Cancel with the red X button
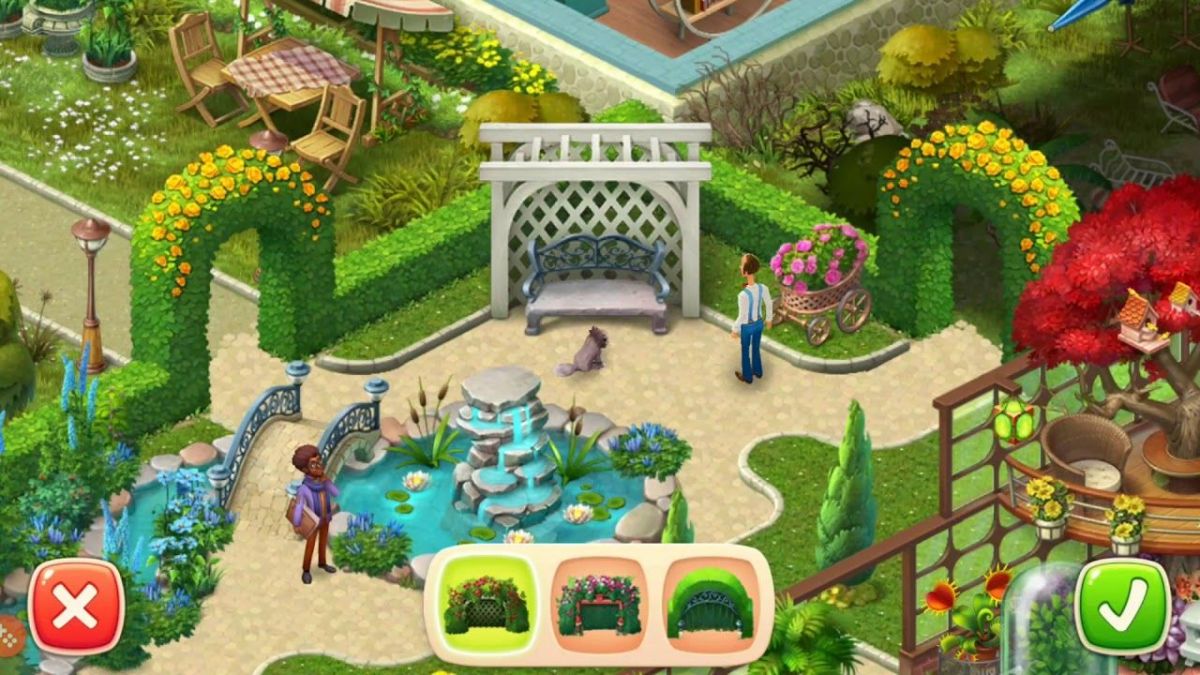 point(76,607)
